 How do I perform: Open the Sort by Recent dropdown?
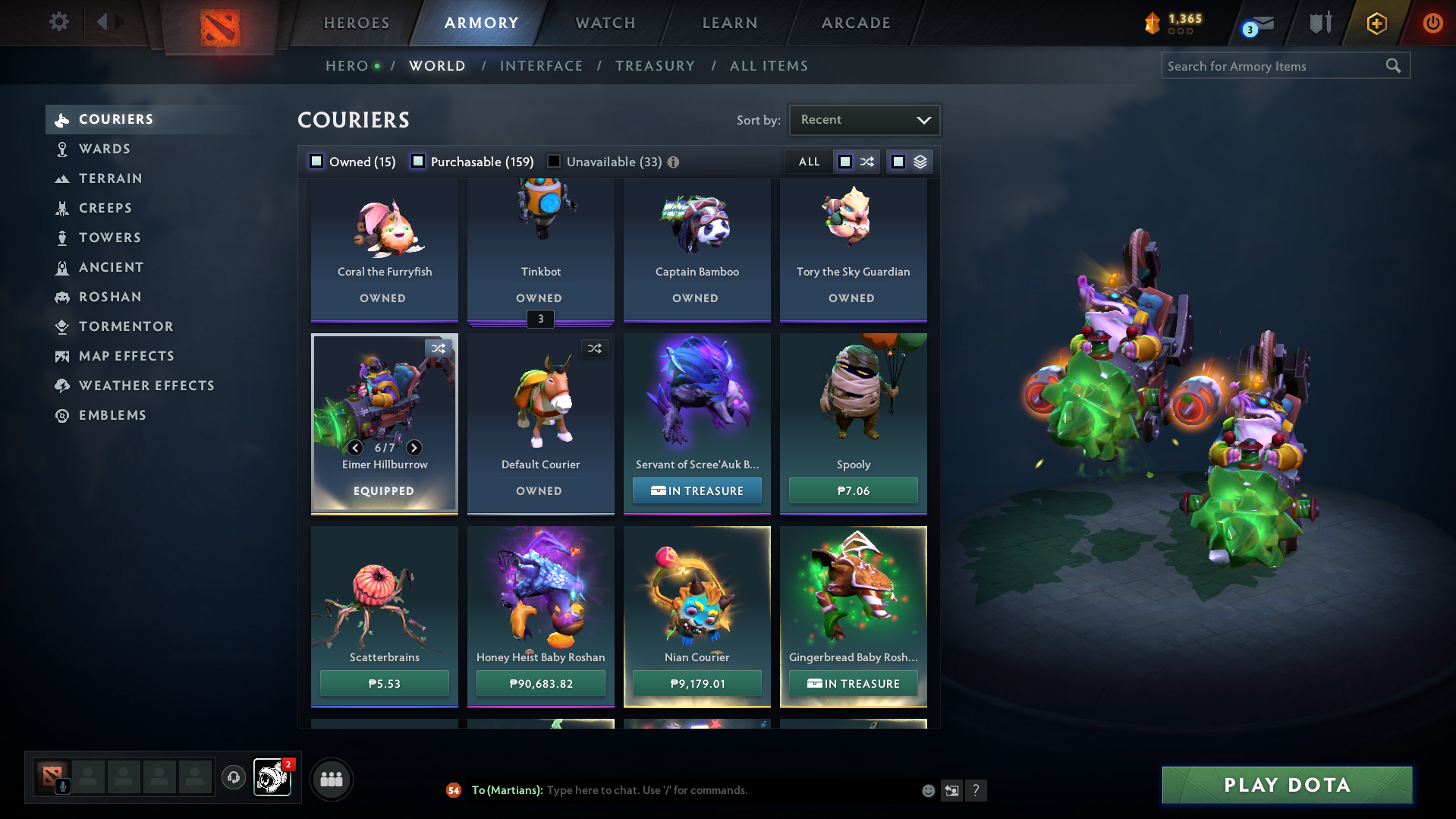pos(863,119)
